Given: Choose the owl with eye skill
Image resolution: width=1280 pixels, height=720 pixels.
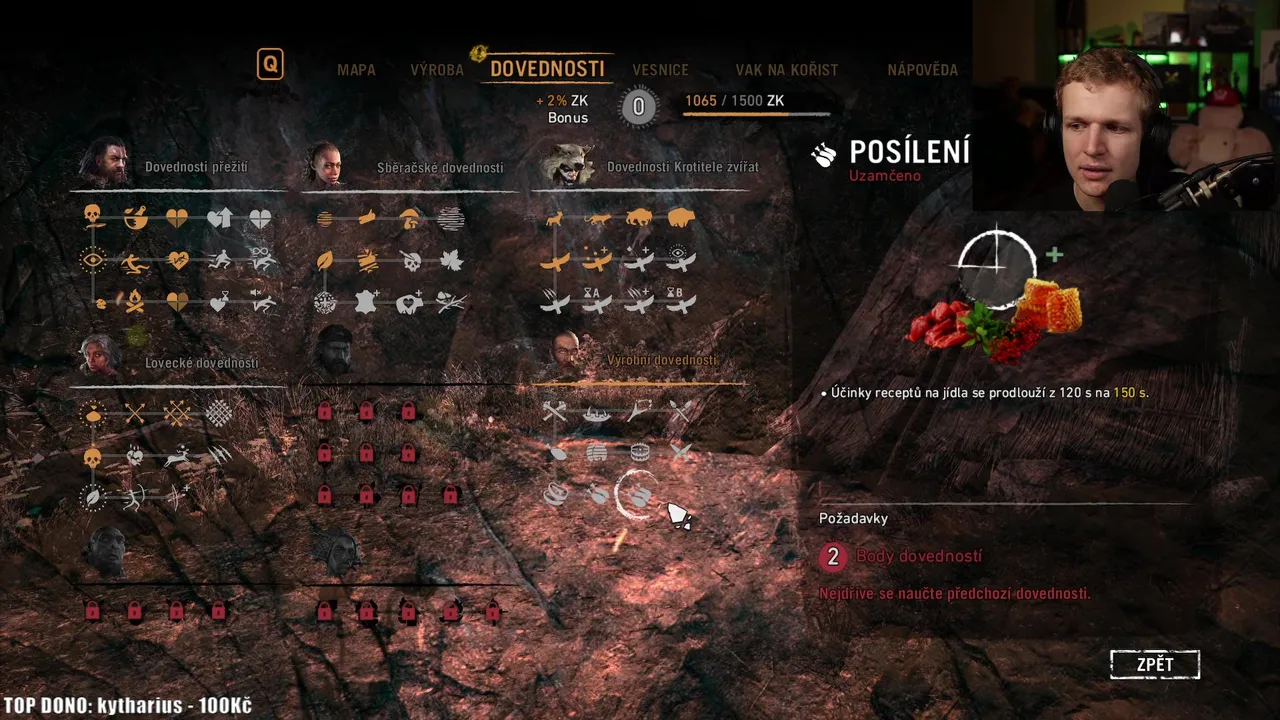Looking at the screenshot, I should pyautogui.click(x=680, y=258).
